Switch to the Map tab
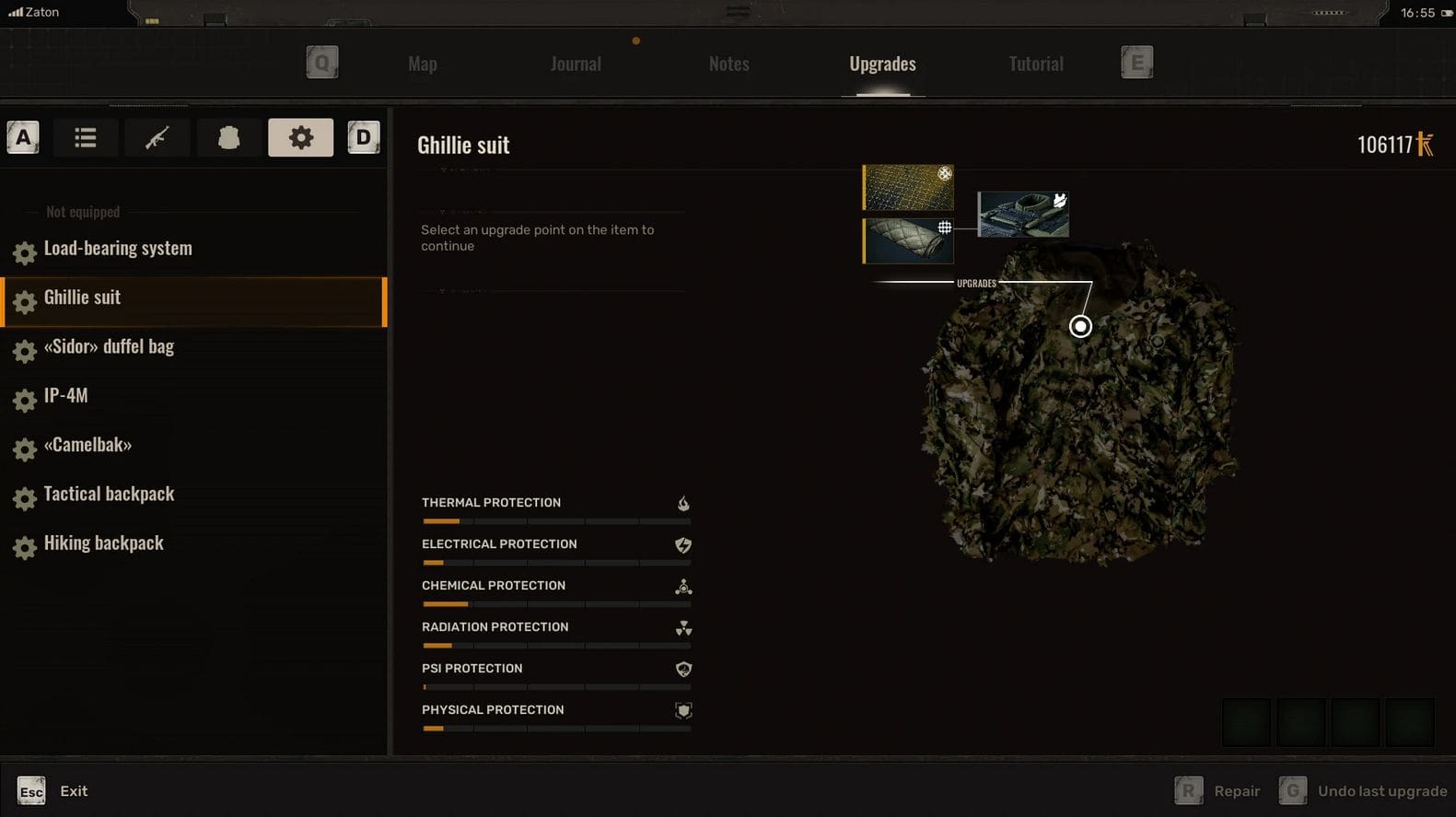The height and width of the screenshot is (817, 1456). 423,64
